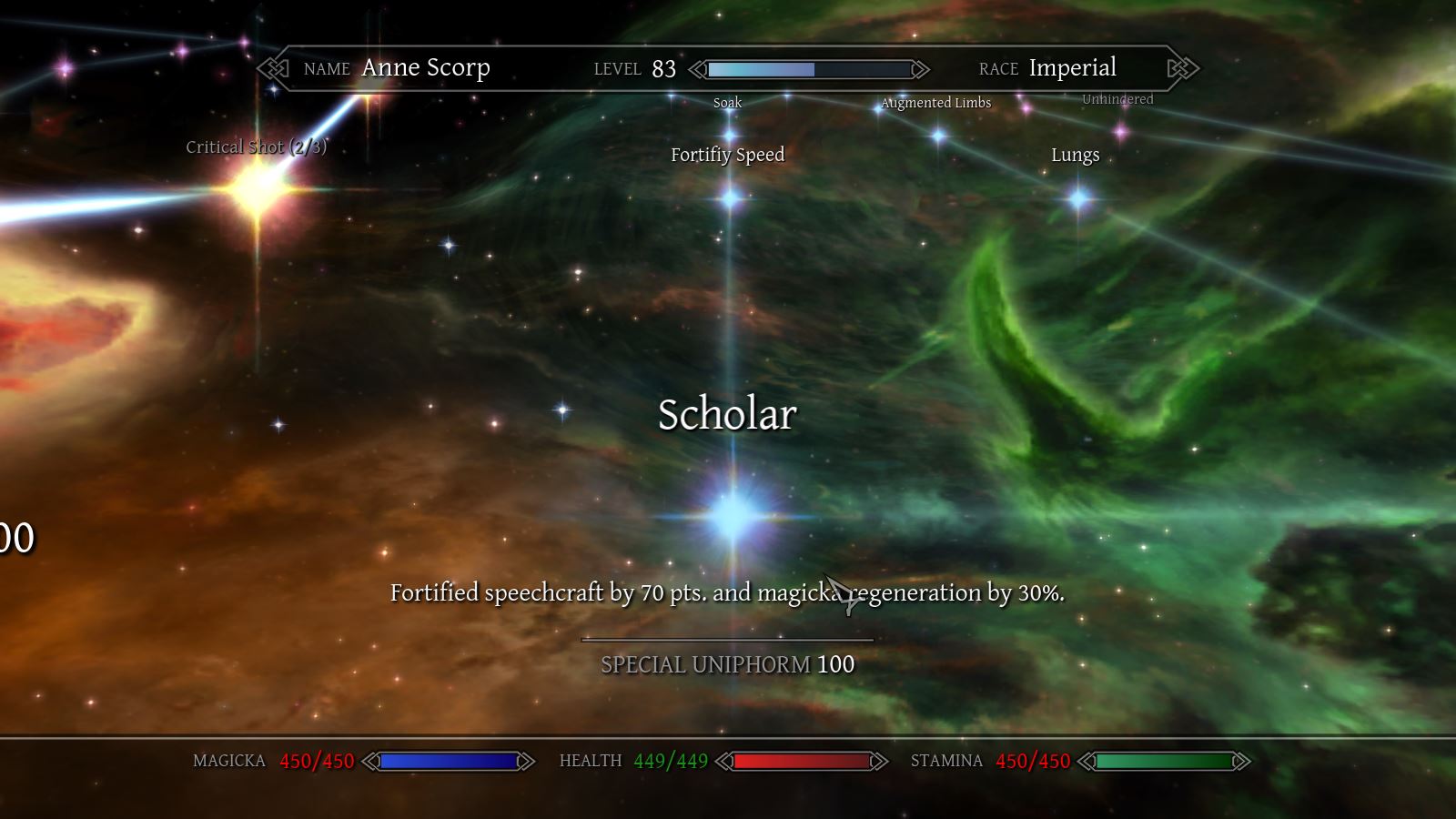The image size is (1456, 819).
Task: Select the Unhindered perk star
Action: 1121,132
